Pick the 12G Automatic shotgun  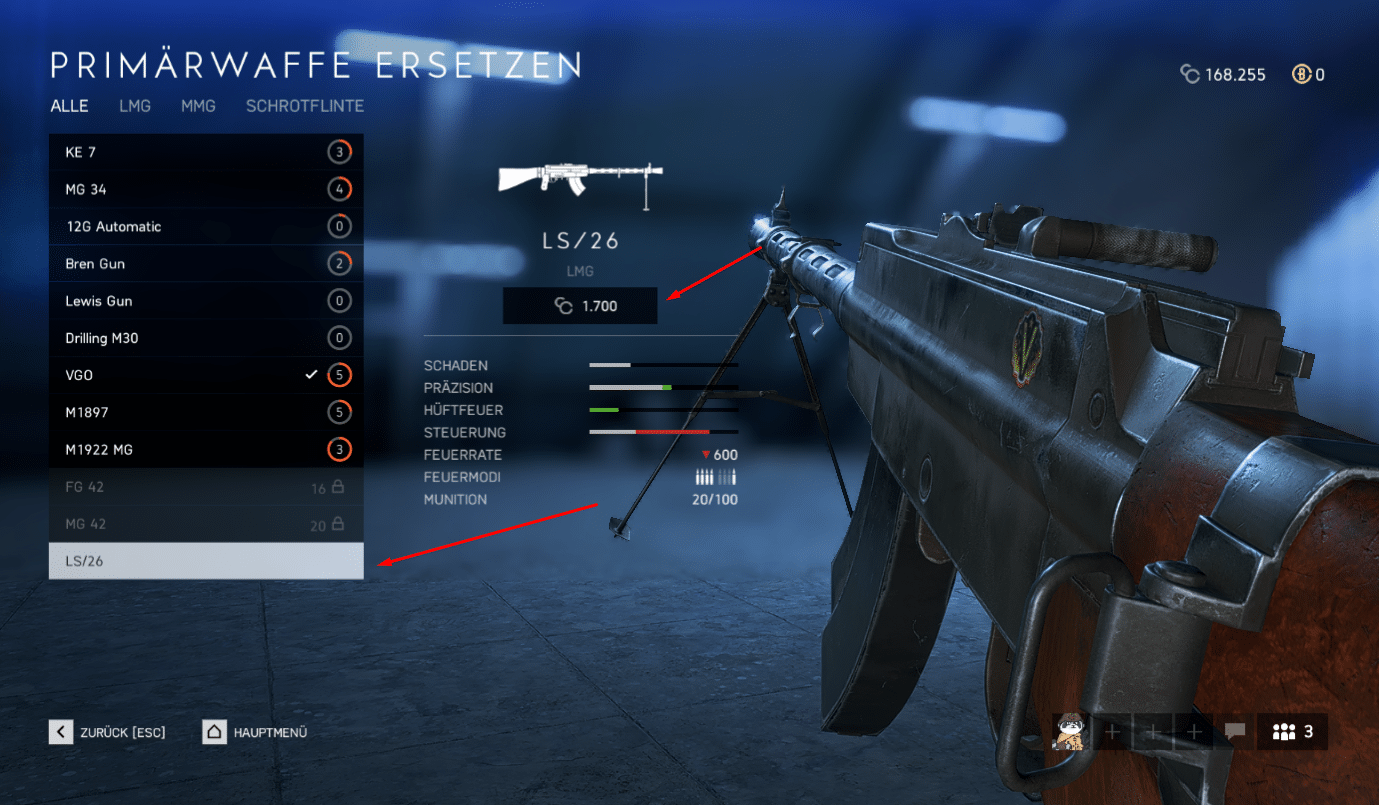206,226
